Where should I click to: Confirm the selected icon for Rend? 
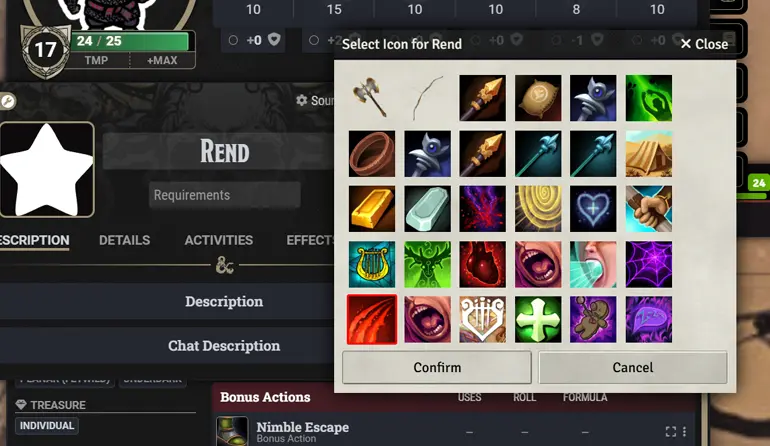437,367
